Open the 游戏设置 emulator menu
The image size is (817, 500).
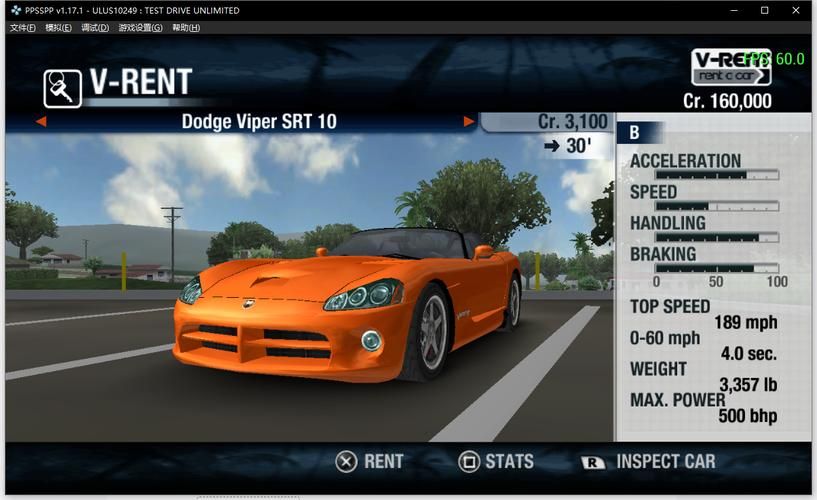coord(140,27)
